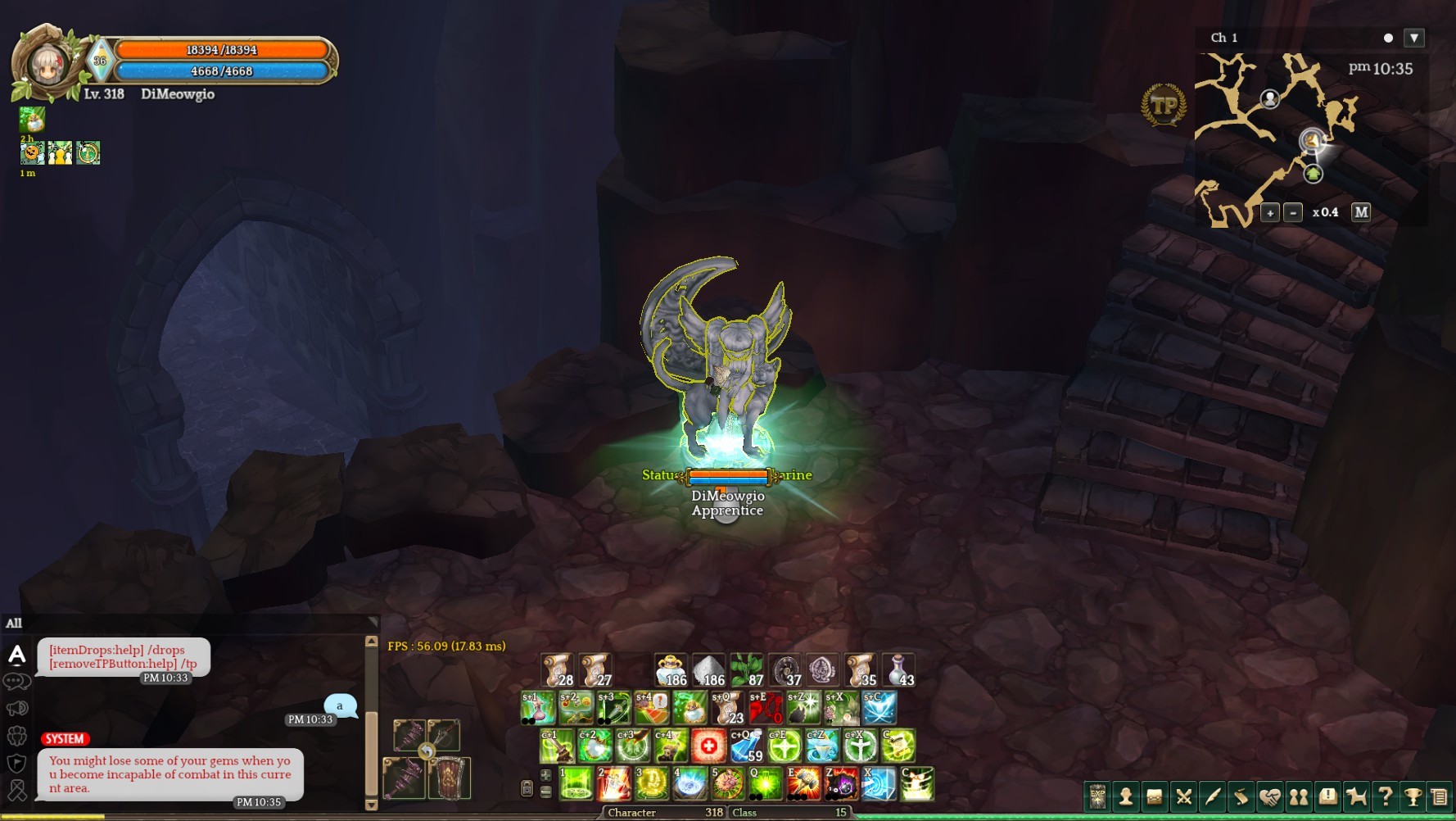Open the TP shop laurel badge

[x=1164, y=105]
